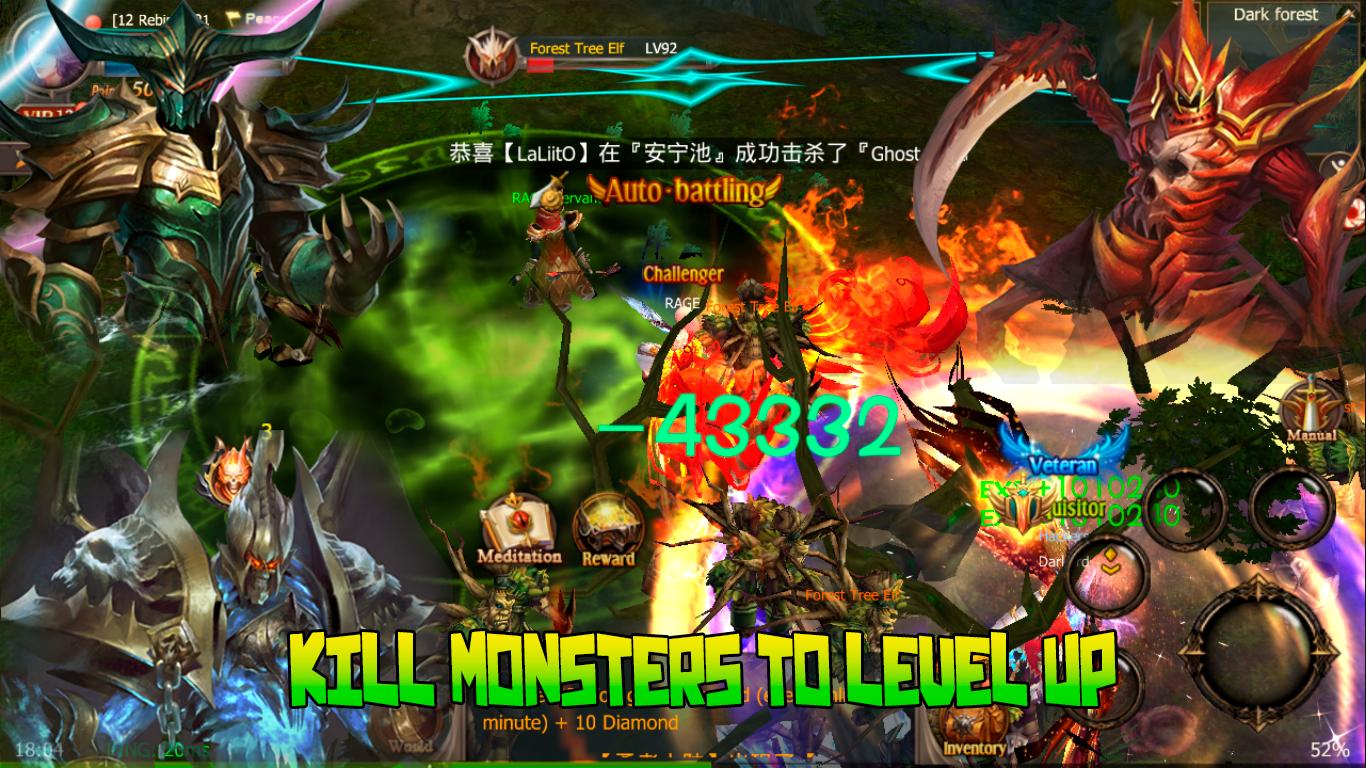Tap the VIP12 badge
This screenshot has width=1366, height=768.
click(46, 112)
